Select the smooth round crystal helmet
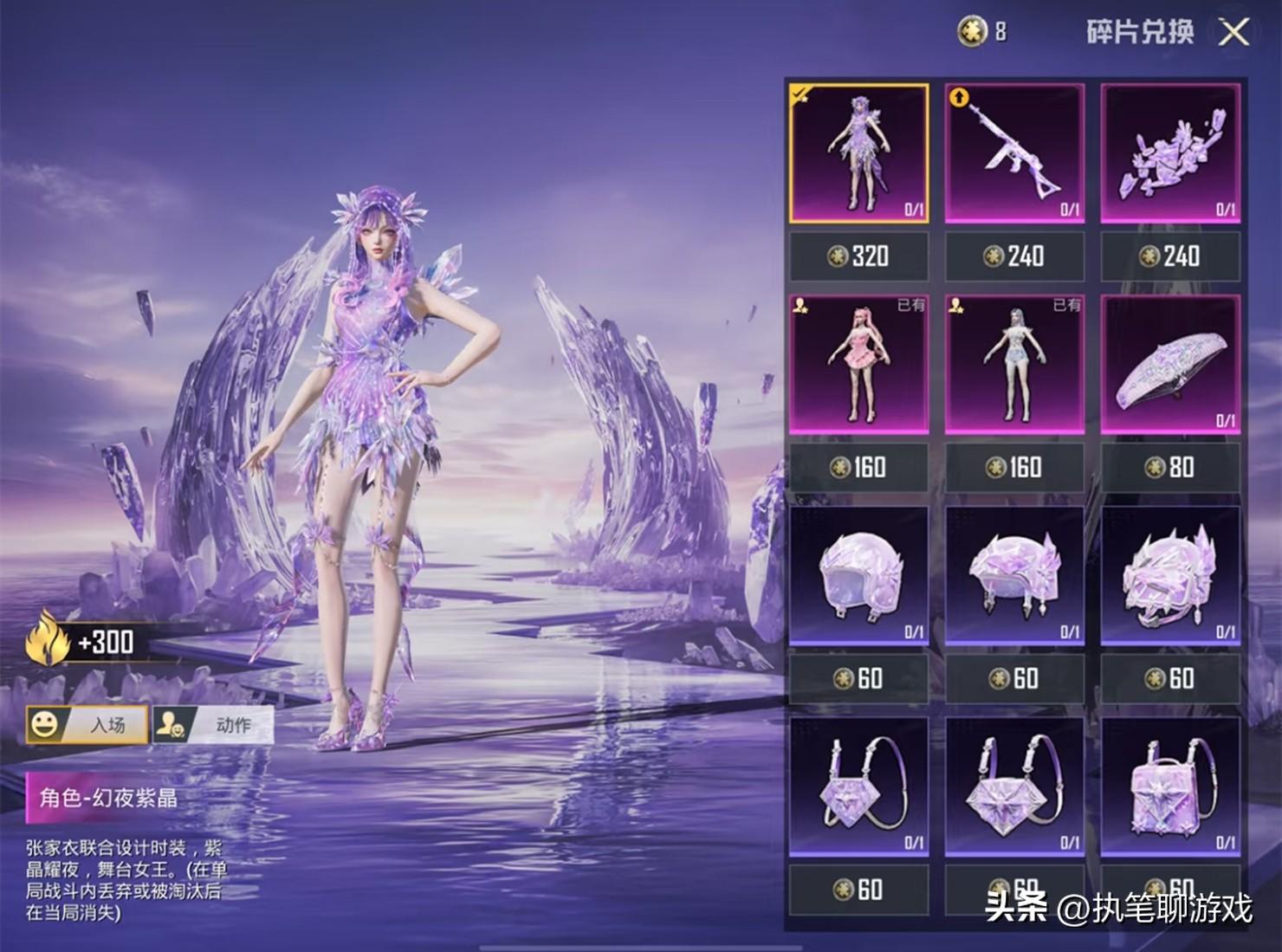Screen dimensions: 1282x952 pyautogui.click(x=858, y=575)
